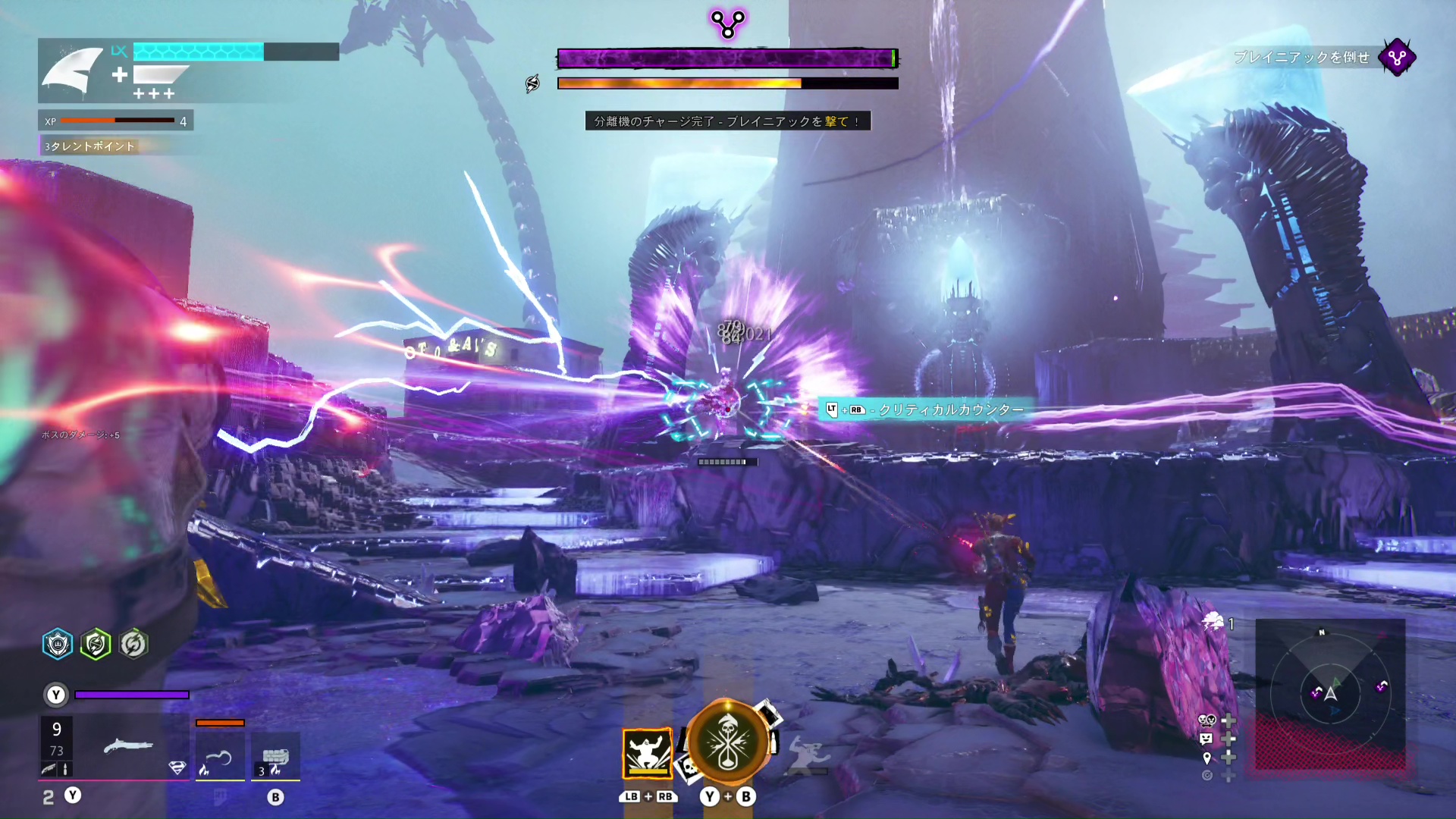Click the storm cloud lightning counter icon

pos(1213,622)
